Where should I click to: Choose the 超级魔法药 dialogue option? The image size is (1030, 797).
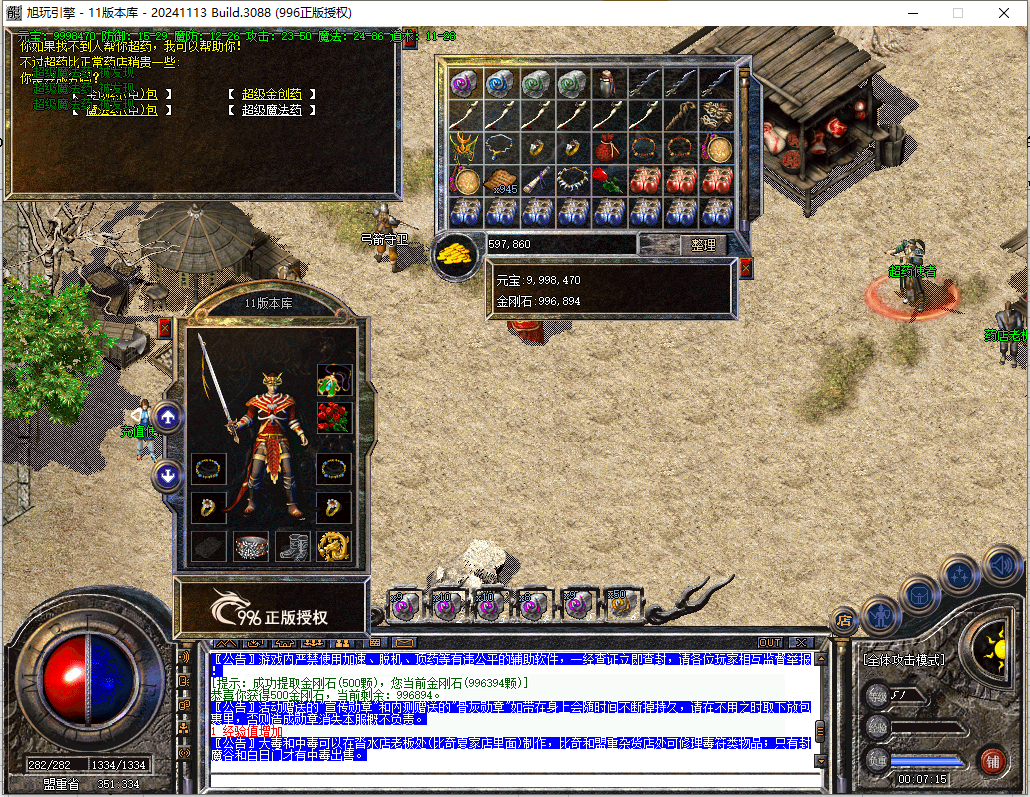(271, 110)
